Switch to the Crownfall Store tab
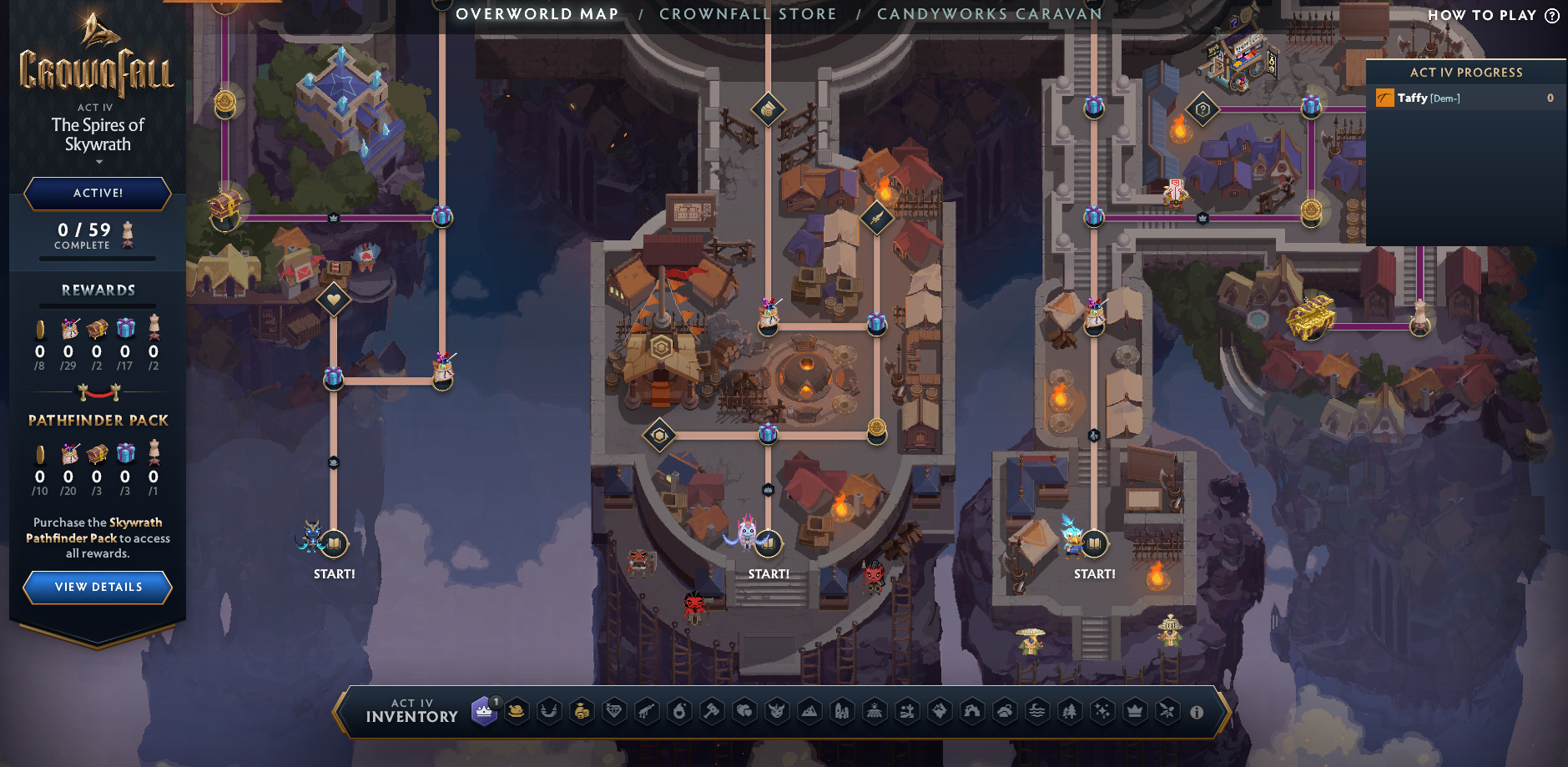This screenshot has height=767, width=1568. 747,14
